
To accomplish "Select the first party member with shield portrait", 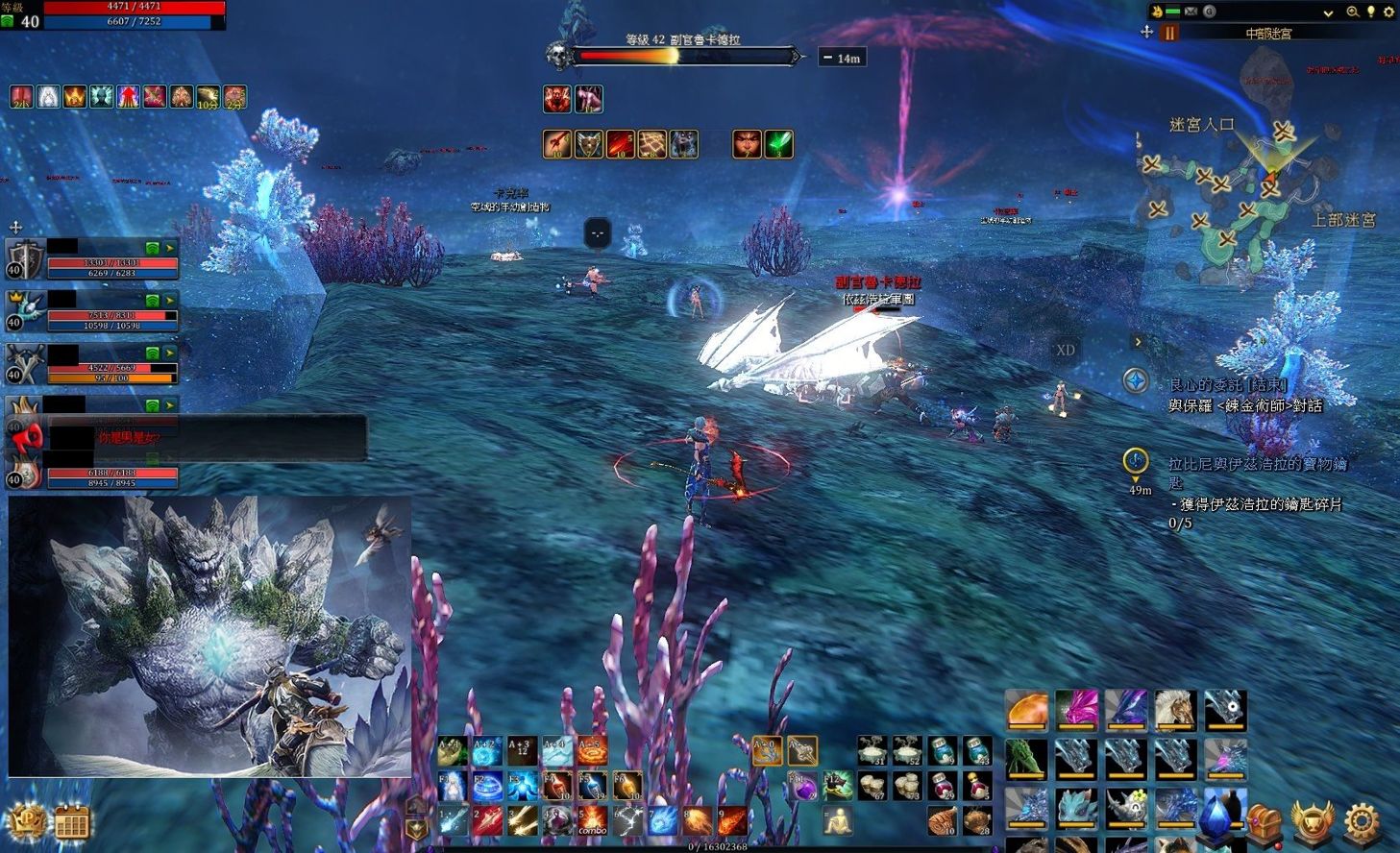I will (25, 257).
